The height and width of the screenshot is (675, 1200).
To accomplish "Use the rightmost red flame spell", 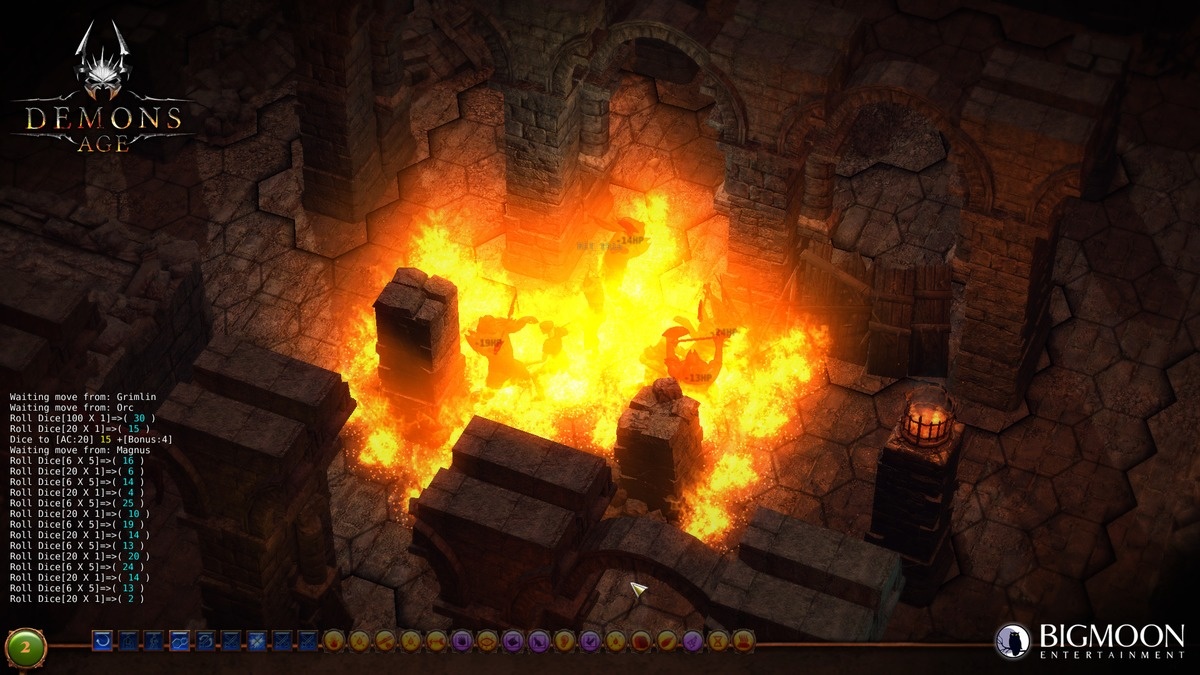I will point(743,641).
